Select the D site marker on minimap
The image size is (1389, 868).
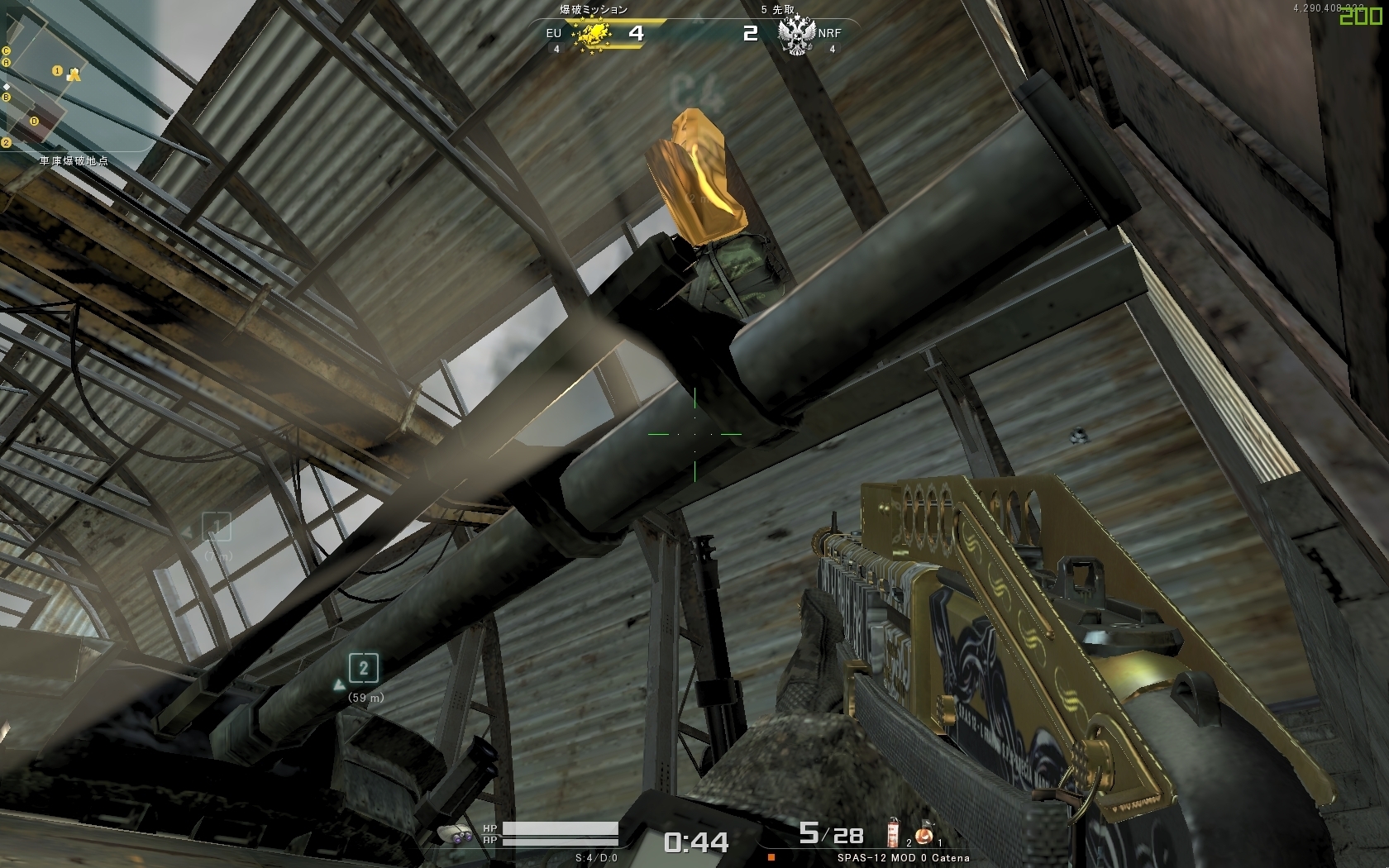click(x=35, y=122)
